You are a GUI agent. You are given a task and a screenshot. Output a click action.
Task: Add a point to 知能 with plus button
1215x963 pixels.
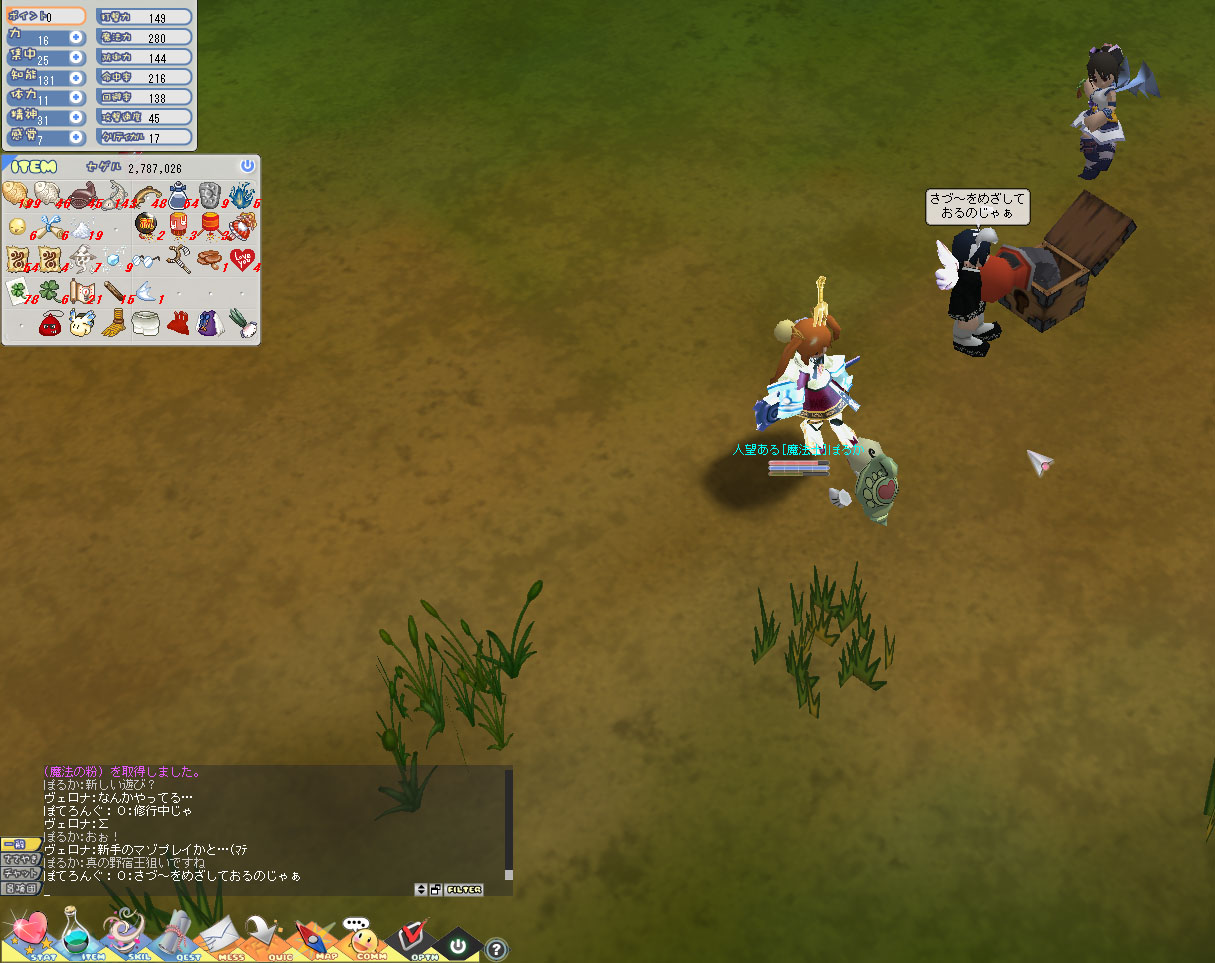pyautogui.click(x=76, y=79)
